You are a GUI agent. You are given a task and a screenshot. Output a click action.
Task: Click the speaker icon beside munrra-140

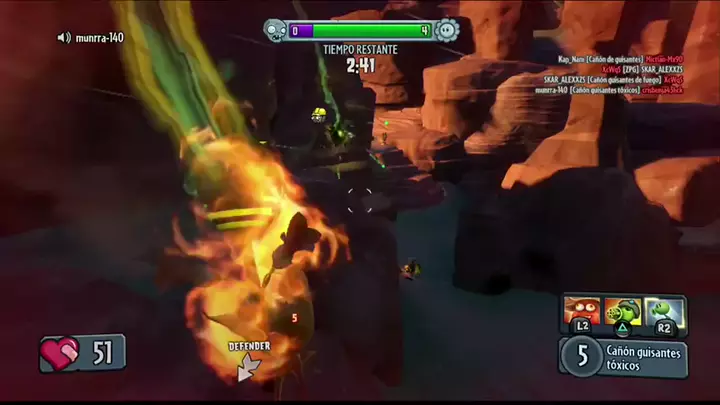64,38
